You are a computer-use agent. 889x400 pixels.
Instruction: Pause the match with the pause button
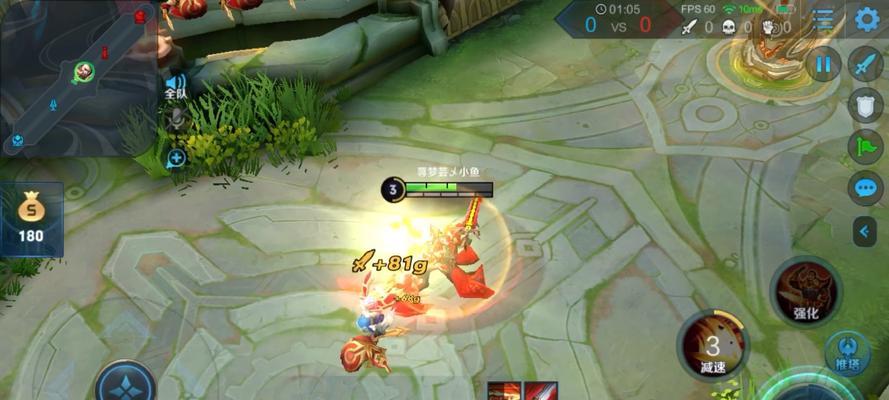pos(823,66)
